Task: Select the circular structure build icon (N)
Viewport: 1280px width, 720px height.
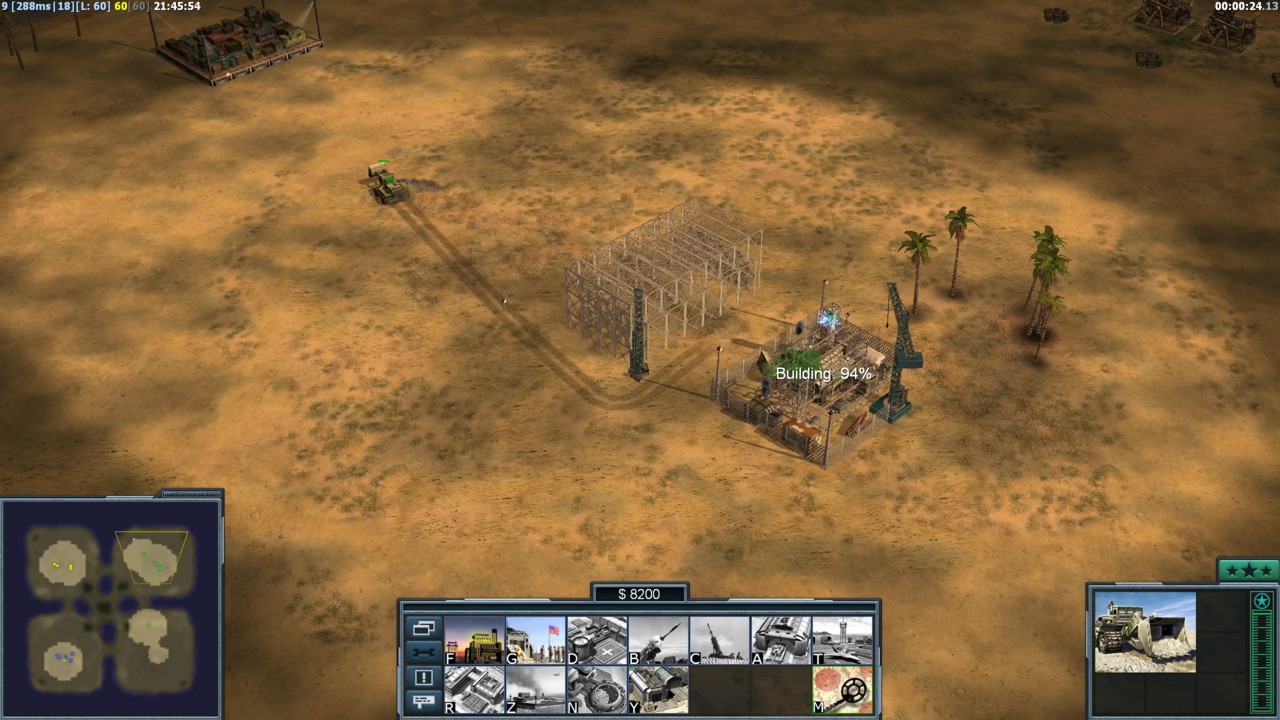Action: click(597, 690)
